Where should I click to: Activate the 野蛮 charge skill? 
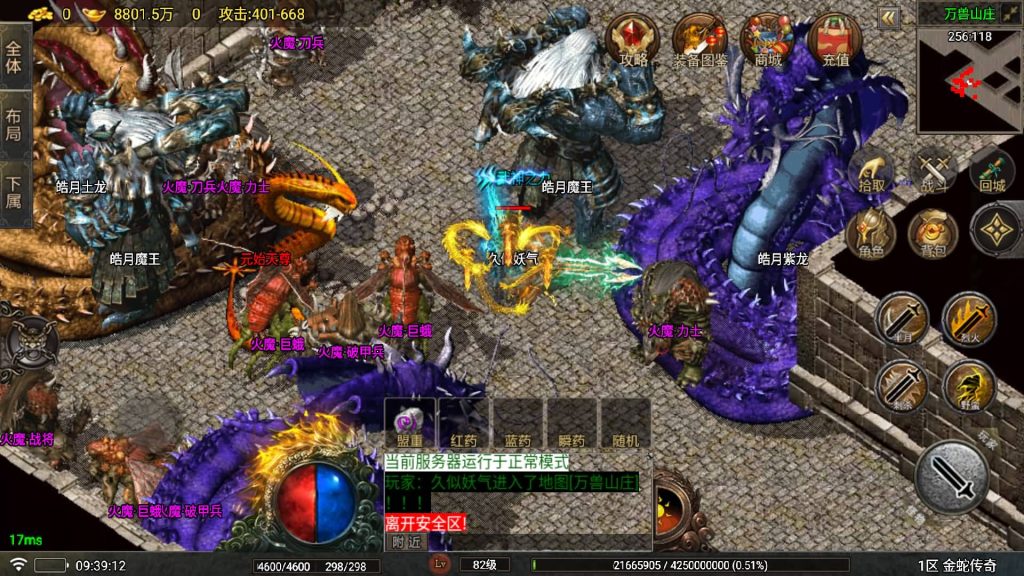(969, 387)
